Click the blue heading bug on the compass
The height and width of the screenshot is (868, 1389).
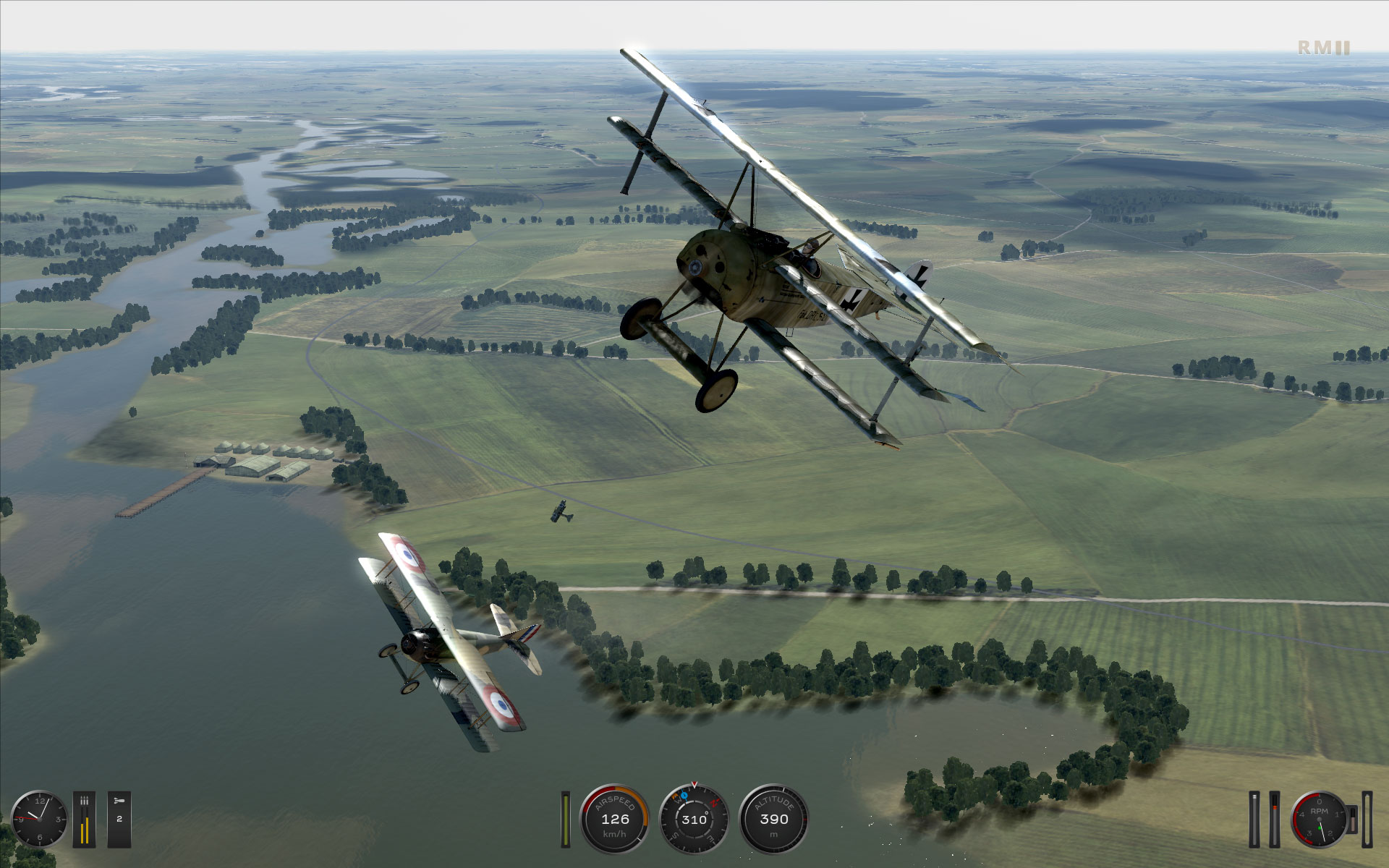tap(684, 796)
